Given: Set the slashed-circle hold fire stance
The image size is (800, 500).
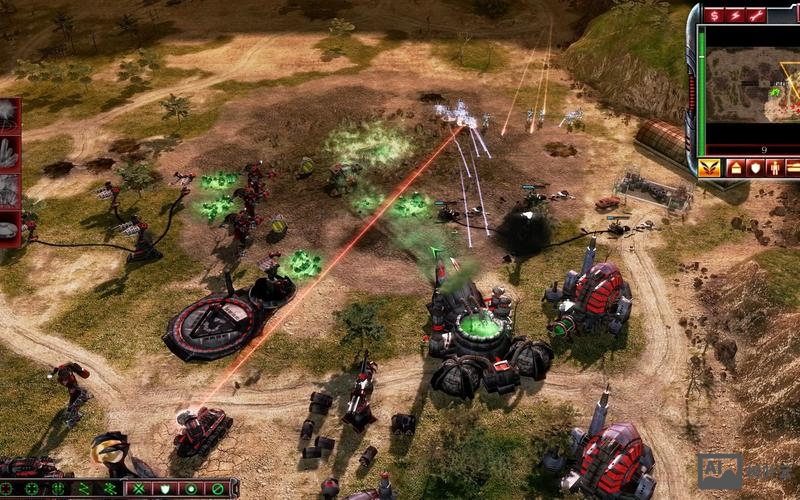Looking at the screenshot, I should tap(214, 489).
